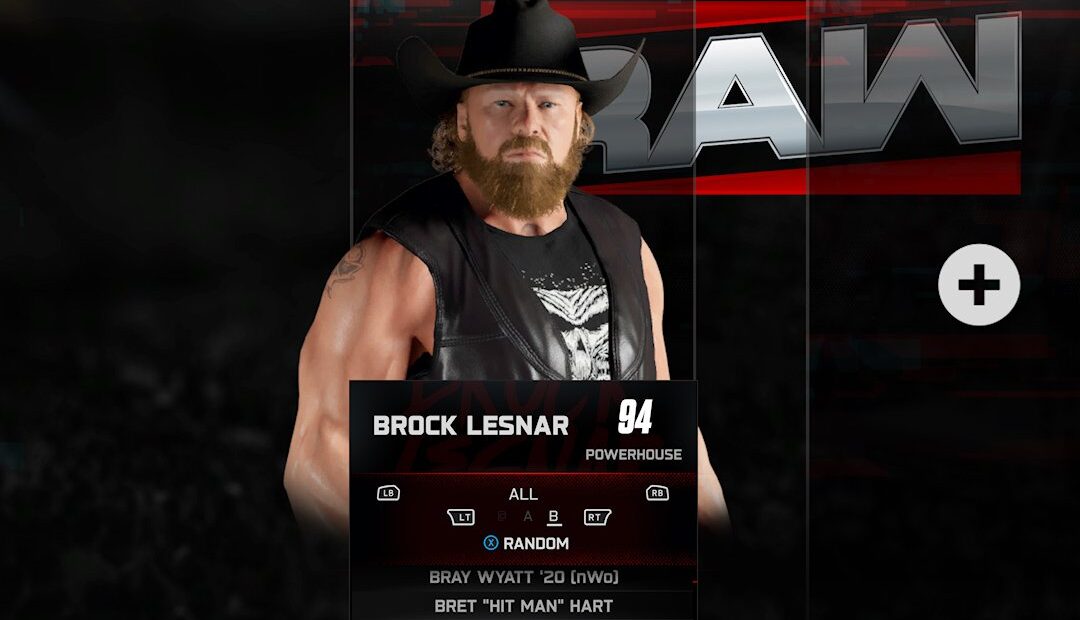Confirm Brock Lesnar as the selected superstar

(471, 425)
